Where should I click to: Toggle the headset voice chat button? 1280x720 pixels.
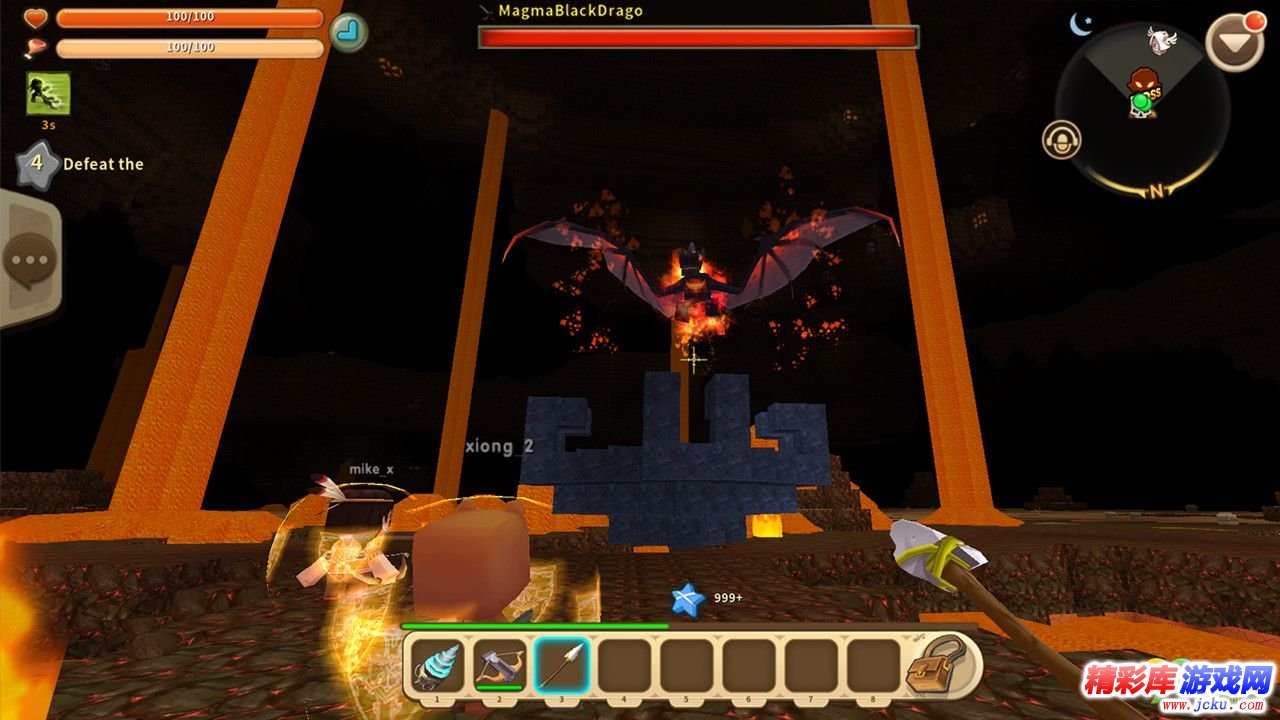1061,140
